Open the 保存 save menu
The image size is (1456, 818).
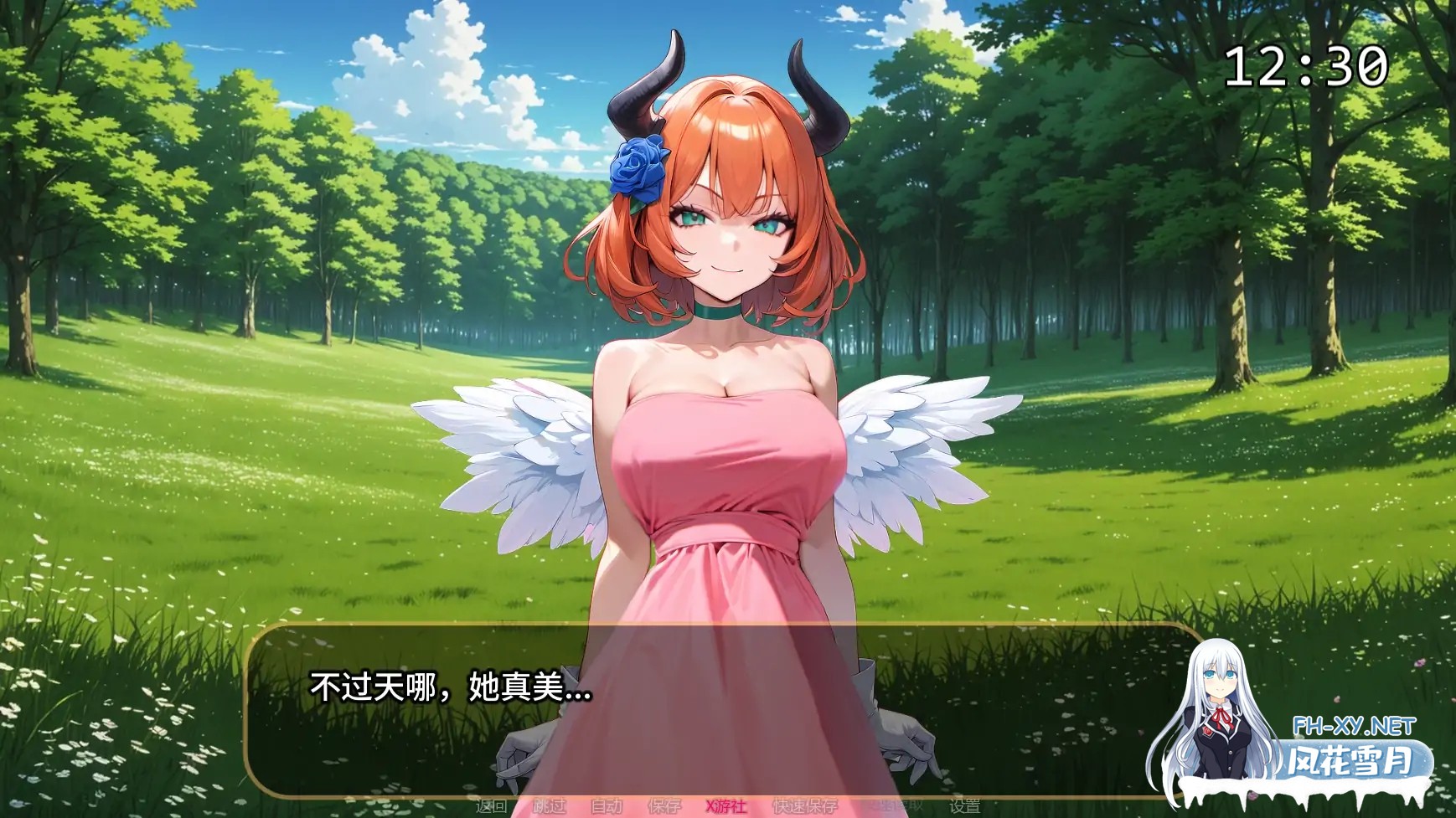tap(663, 805)
